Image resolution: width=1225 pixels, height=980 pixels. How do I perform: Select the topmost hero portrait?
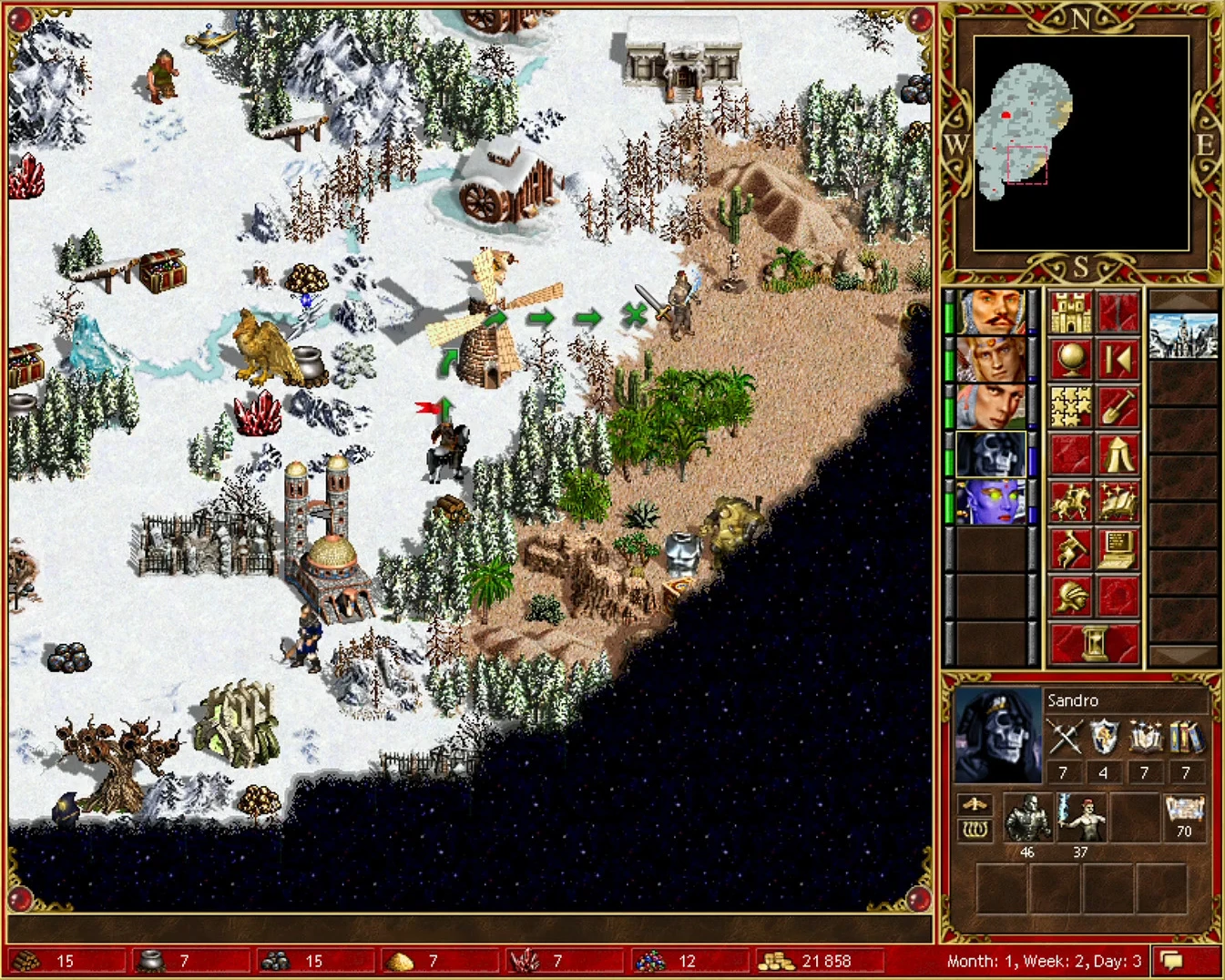pyautogui.click(x=993, y=310)
